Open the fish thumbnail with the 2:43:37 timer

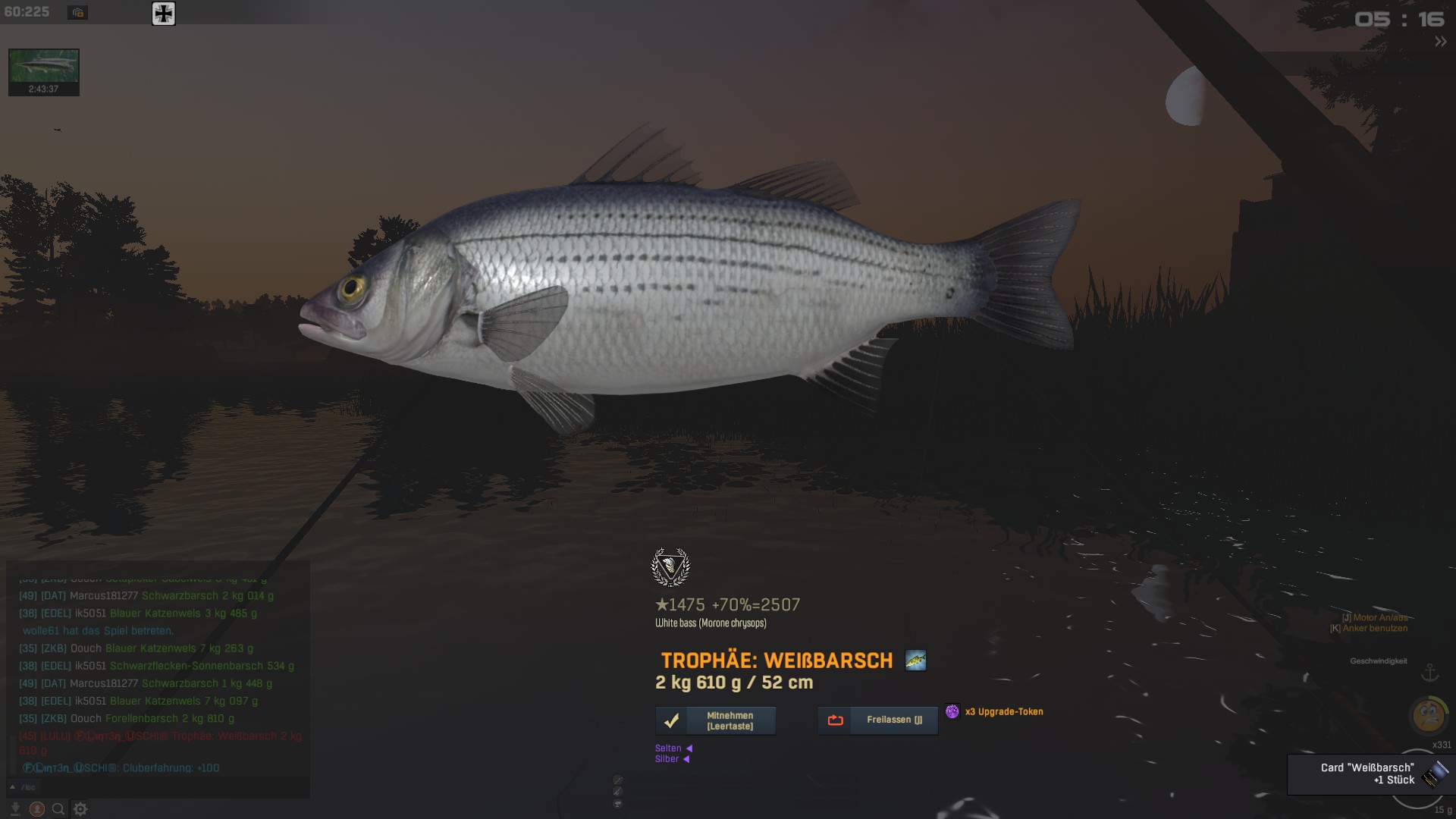pos(43,72)
